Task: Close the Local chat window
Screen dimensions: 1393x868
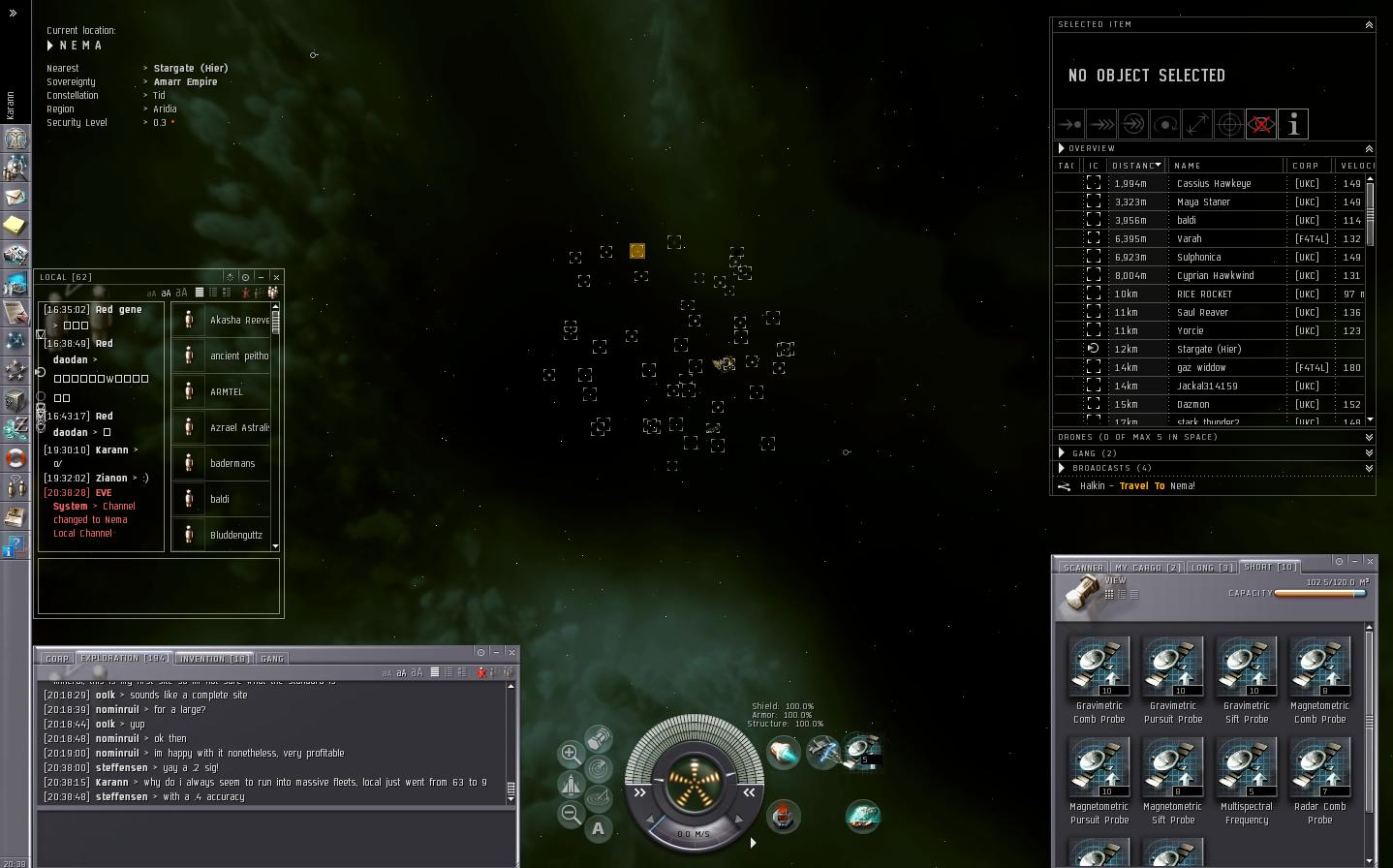Action: click(x=276, y=277)
